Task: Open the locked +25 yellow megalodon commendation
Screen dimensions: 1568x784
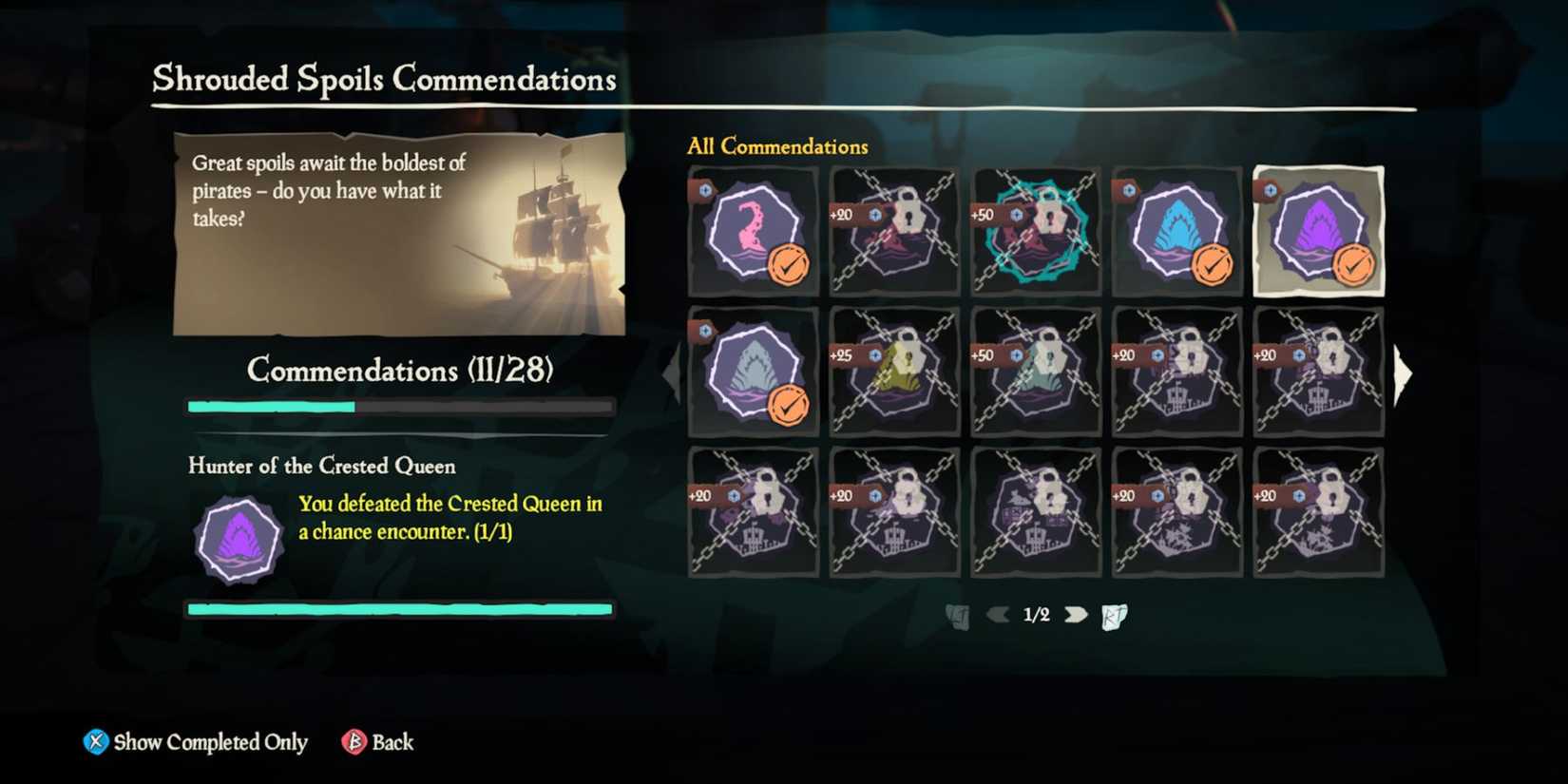Action: click(x=893, y=371)
